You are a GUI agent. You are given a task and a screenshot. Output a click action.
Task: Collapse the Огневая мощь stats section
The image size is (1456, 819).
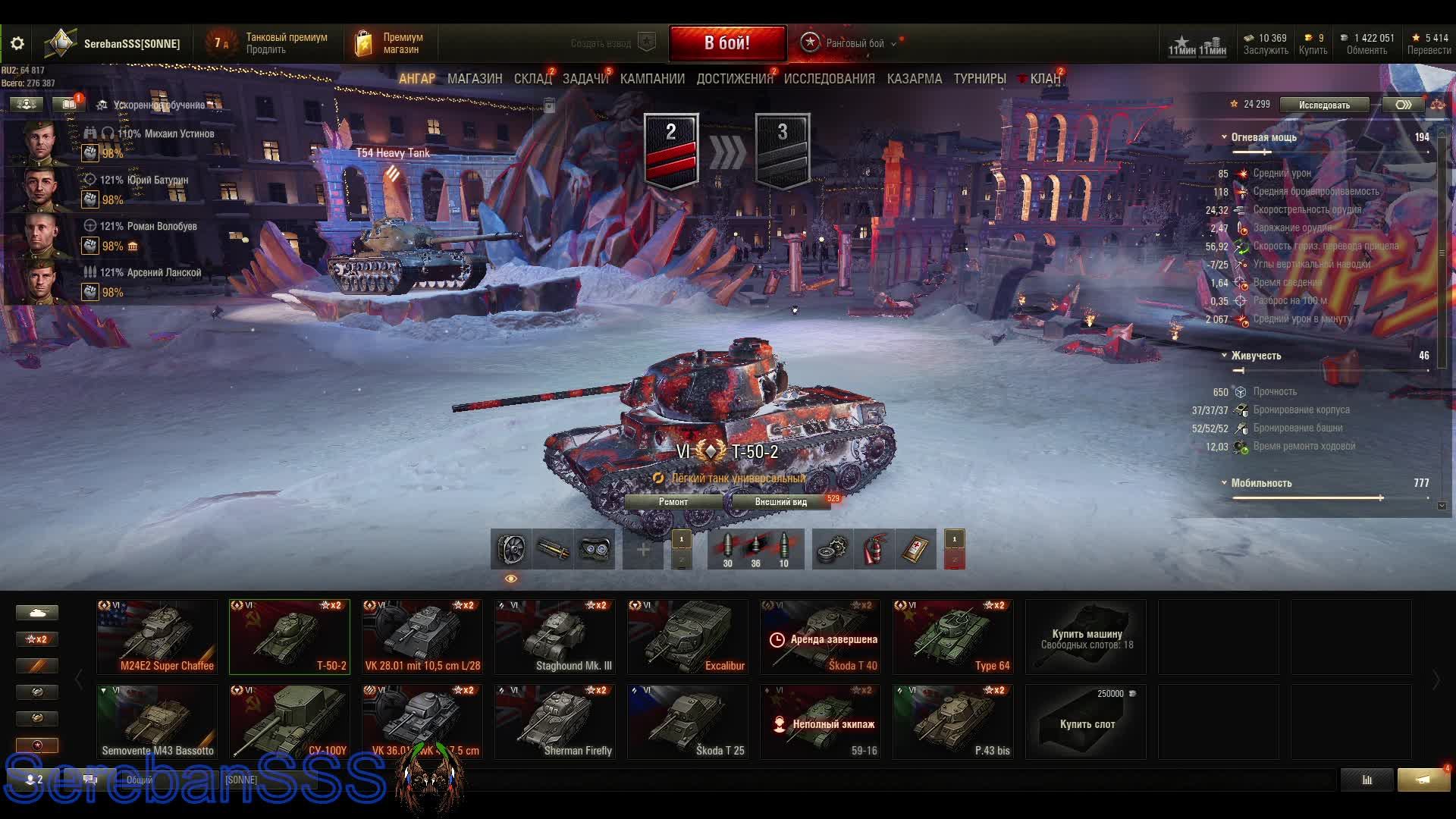point(1224,137)
